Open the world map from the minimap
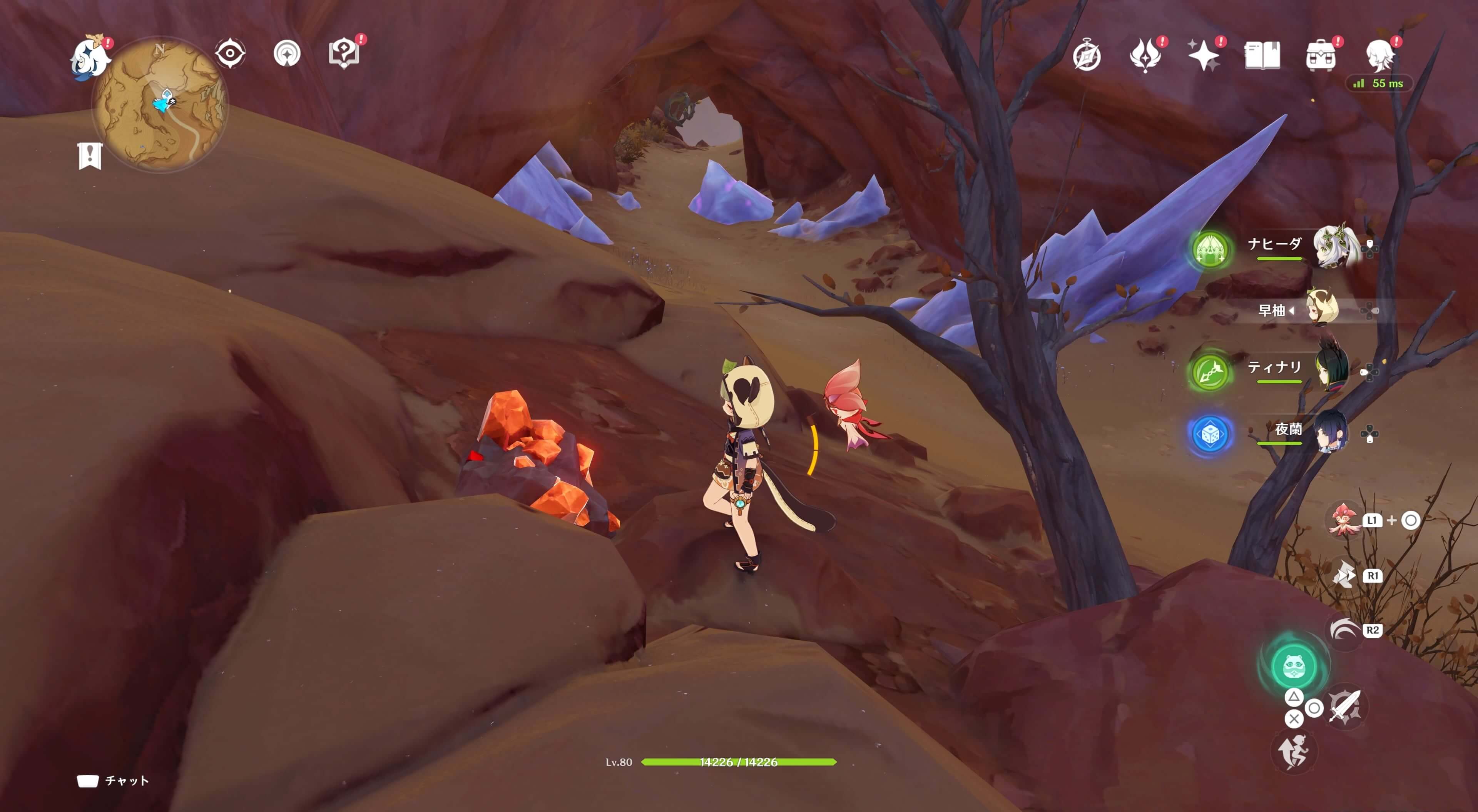The height and width of the screenshot is (812, 1478). [160, 104]
